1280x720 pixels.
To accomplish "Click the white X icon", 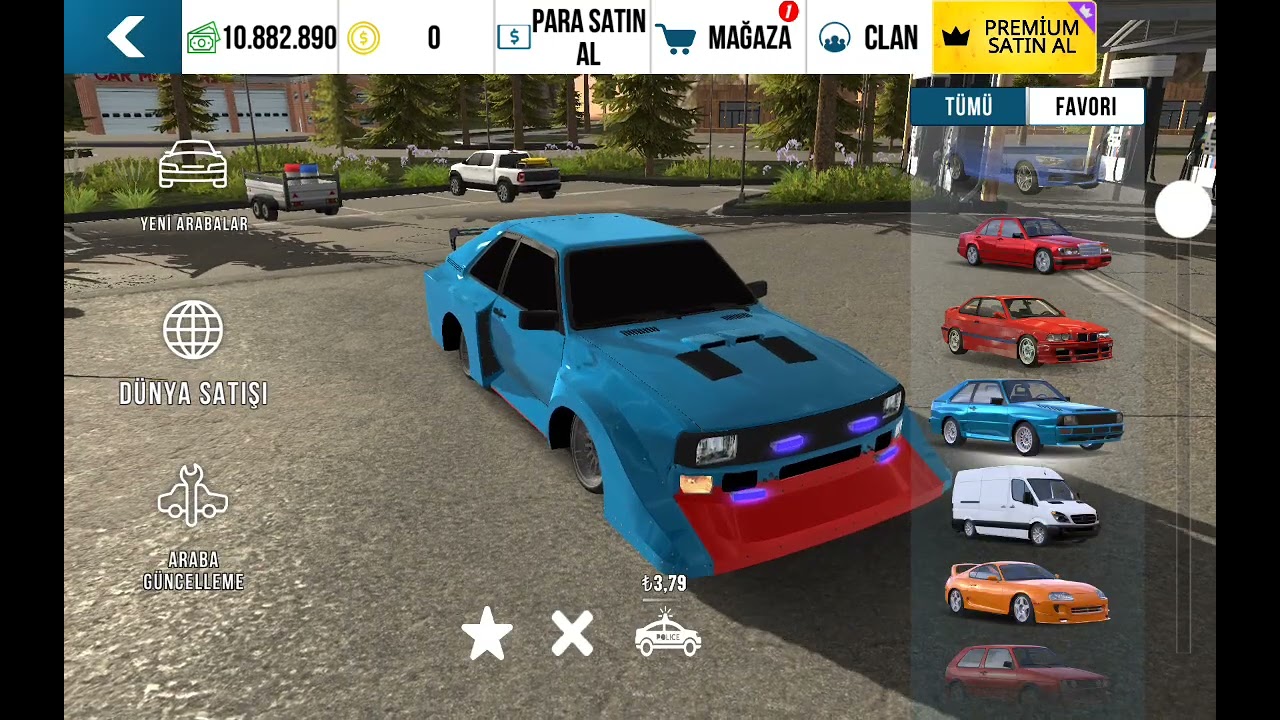I will [x=572, y=634].
